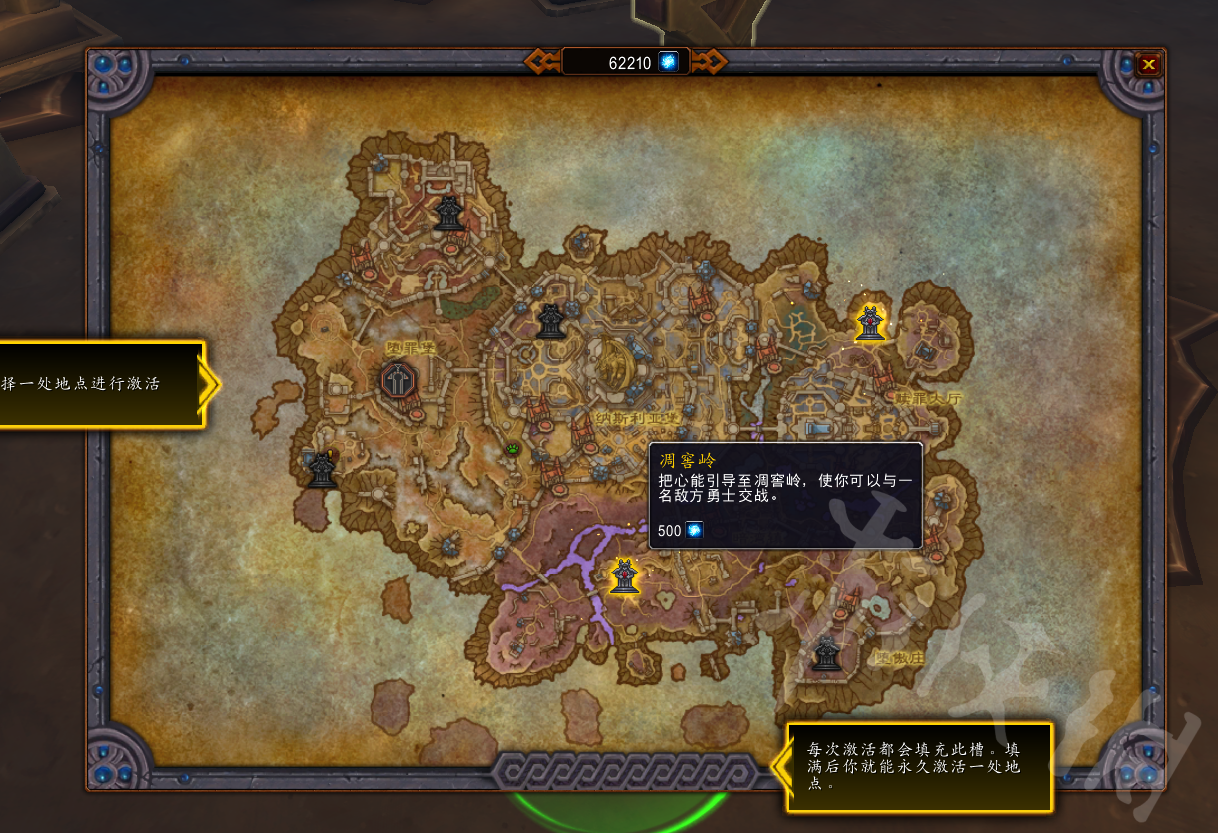Select the glowing conductor above 赎罪大厅
The height and width of the screenshot is (833, 1218).
point(871,322)
